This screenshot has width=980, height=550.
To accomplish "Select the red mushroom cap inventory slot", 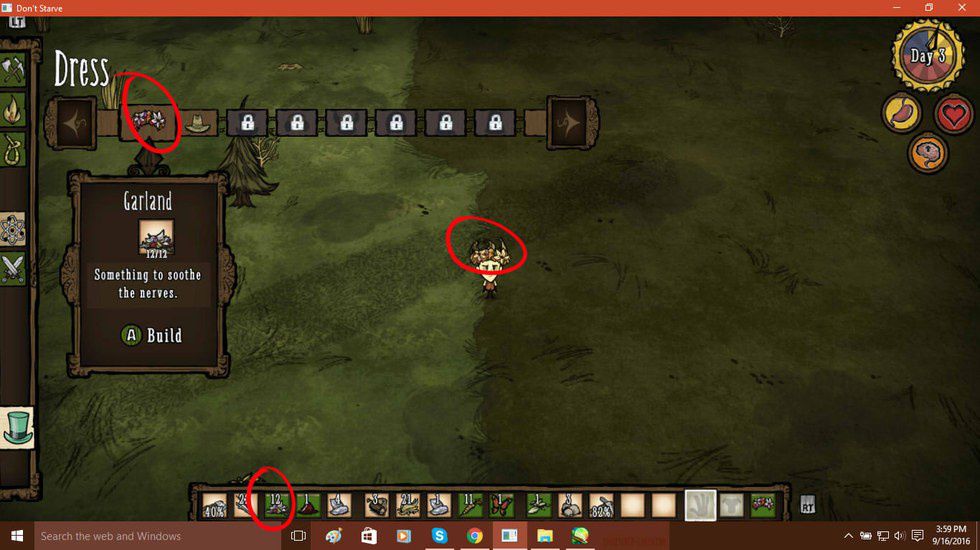I will pos(306,505).
